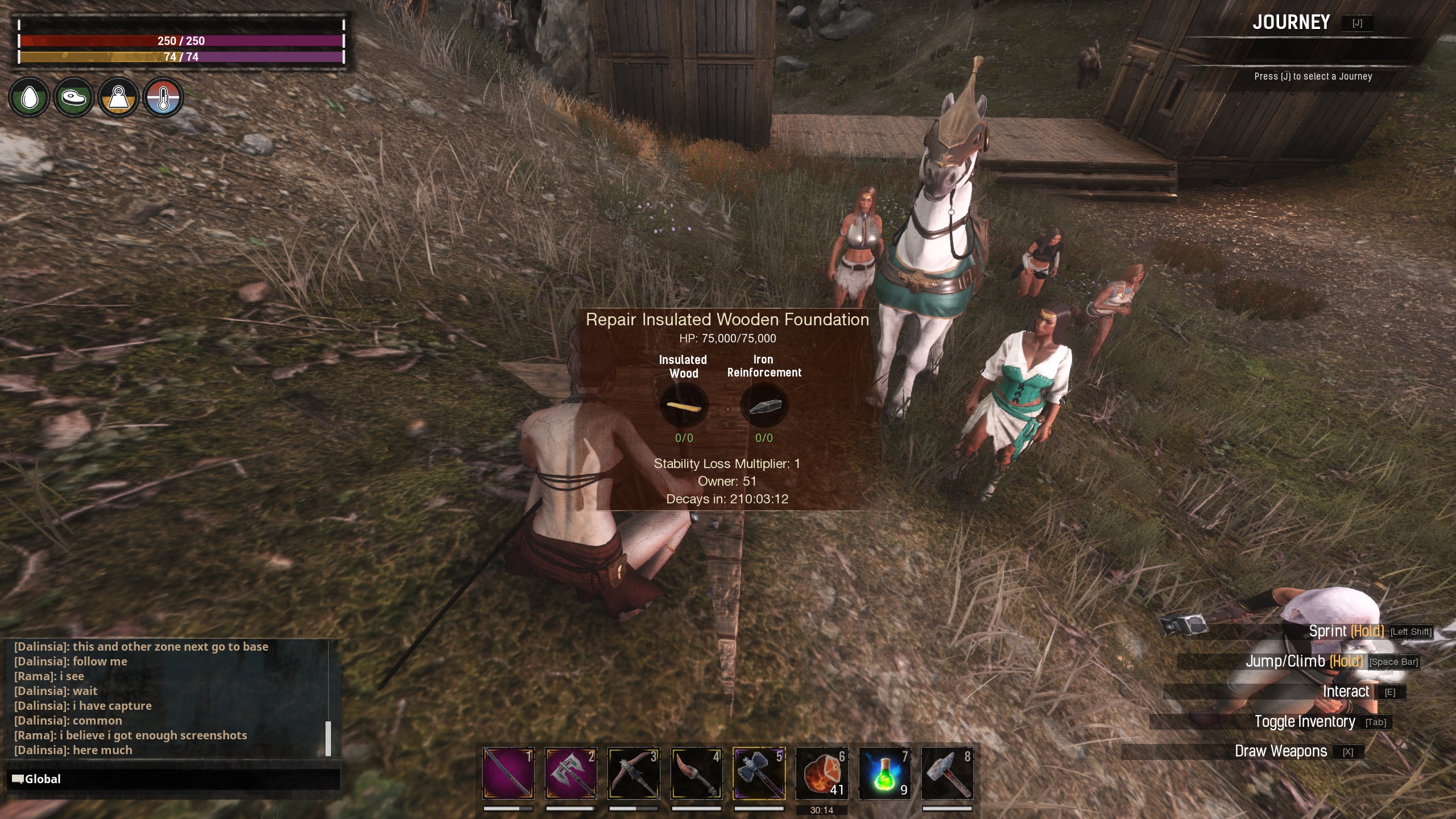1456x819 pixels.
Task: Open the Global chat input box
Action: 173,779
